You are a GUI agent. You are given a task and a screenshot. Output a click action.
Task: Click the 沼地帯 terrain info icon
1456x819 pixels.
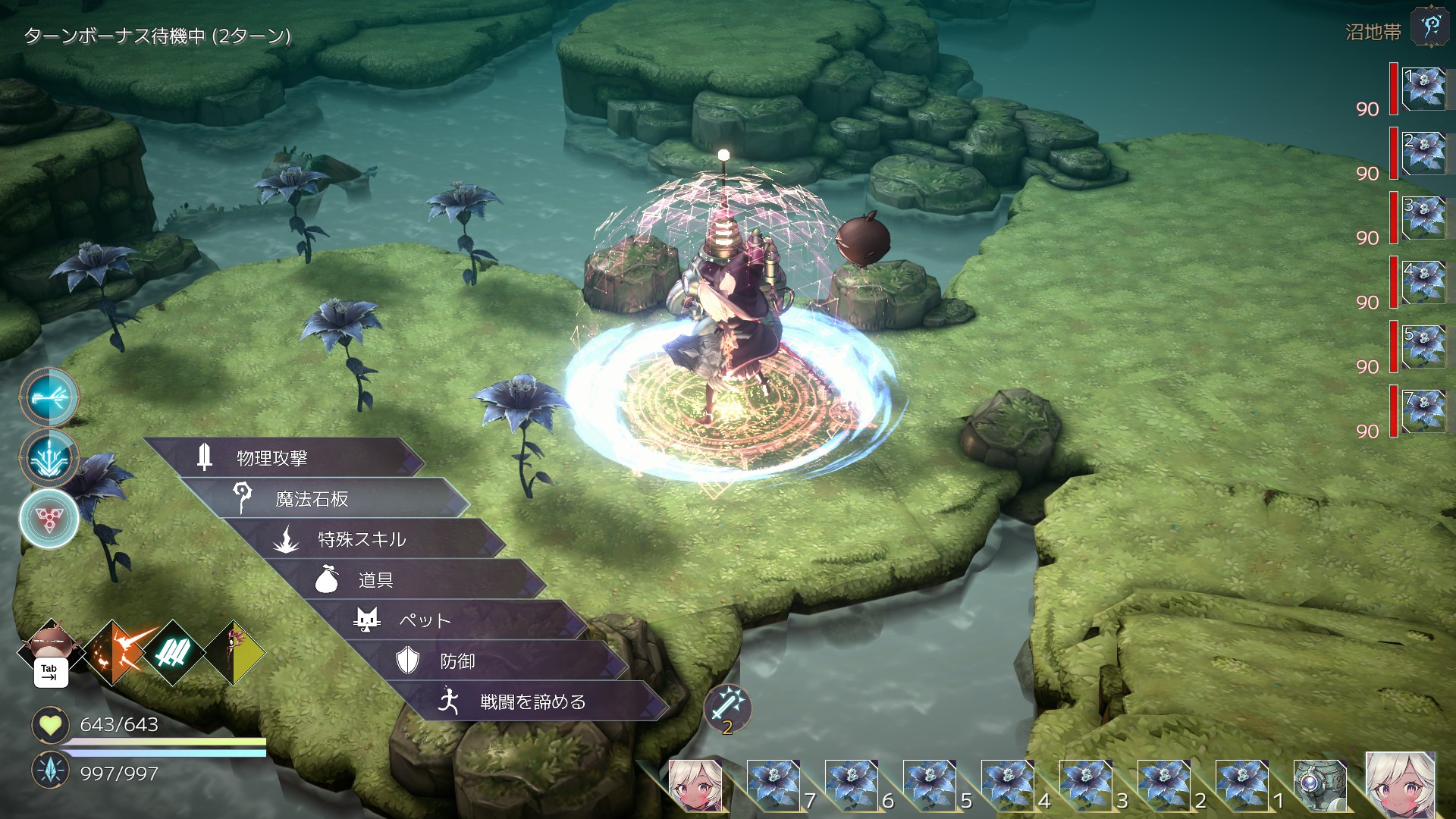1431,28
